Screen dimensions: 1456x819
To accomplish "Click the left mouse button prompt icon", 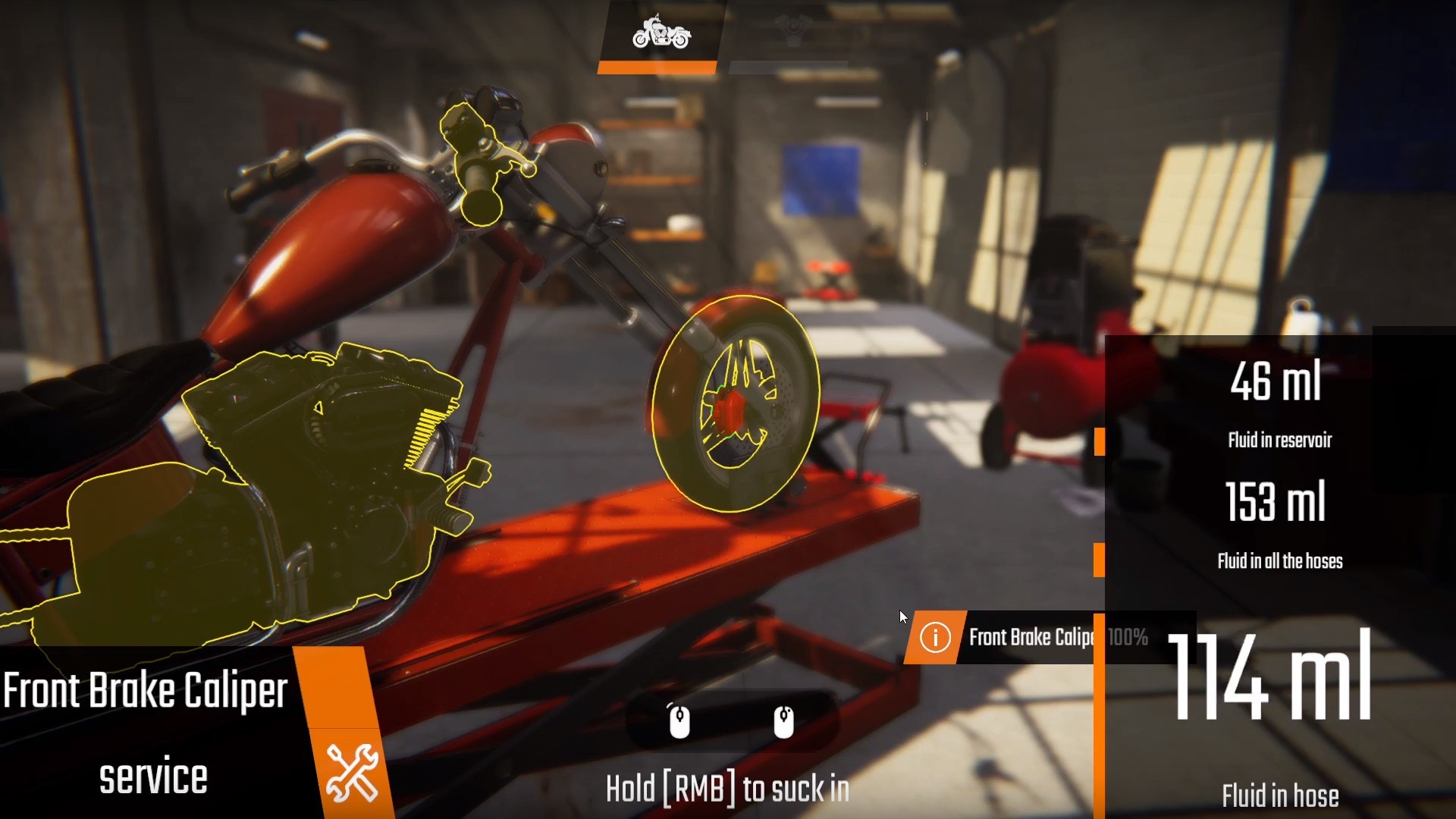I will (680, 724).
